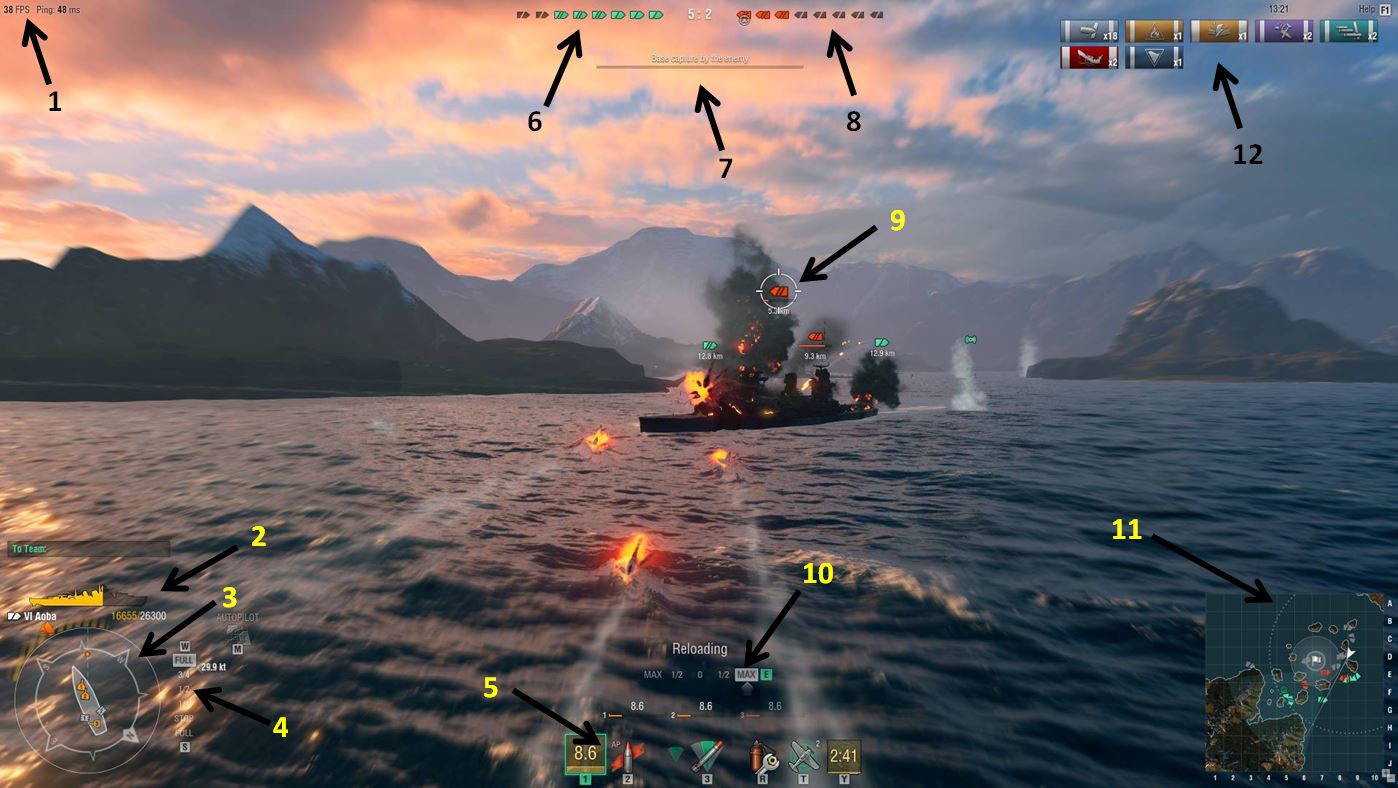Open the Help prompt
Viewport: 1398px width, 788px height.
[1375, 9]
